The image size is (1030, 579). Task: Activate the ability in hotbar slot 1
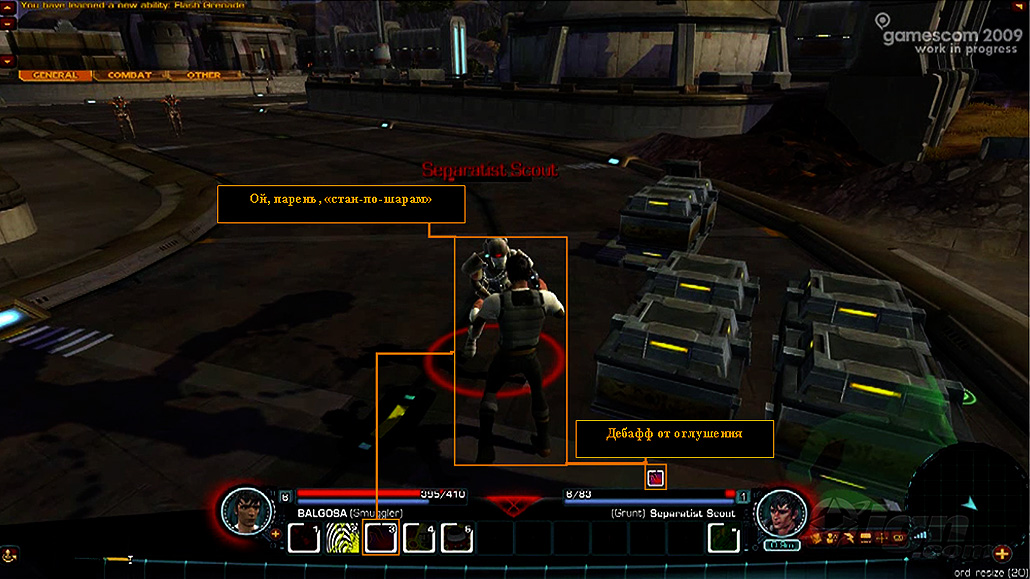[x=304, y=539]
